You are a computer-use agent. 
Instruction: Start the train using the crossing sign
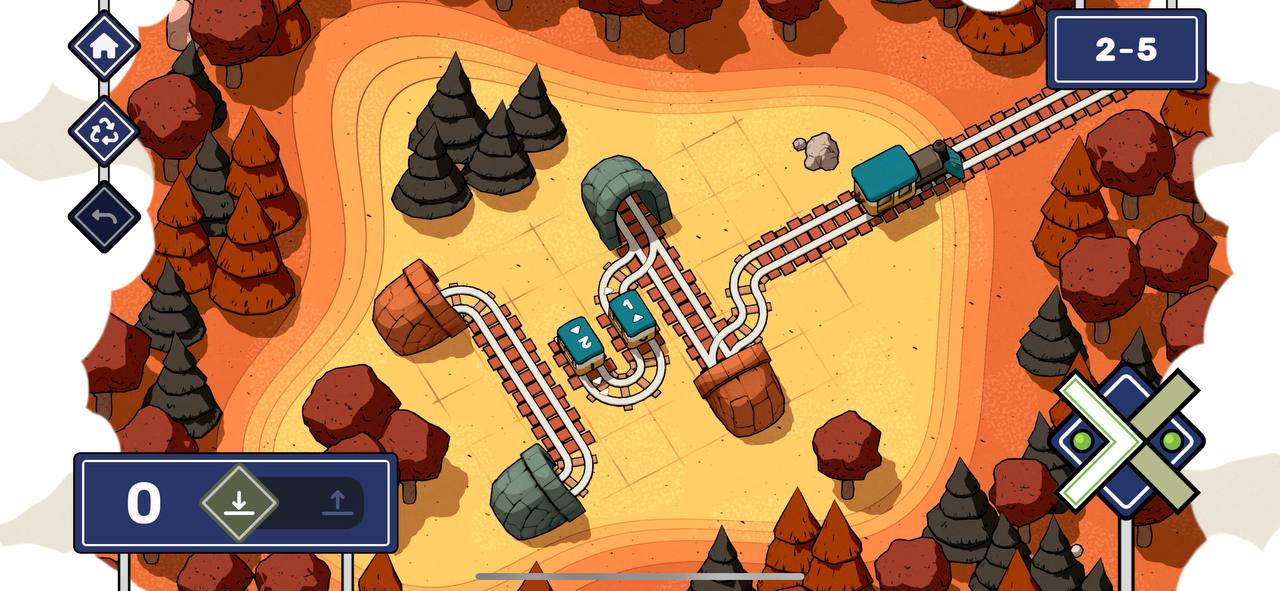[1127, 440]
